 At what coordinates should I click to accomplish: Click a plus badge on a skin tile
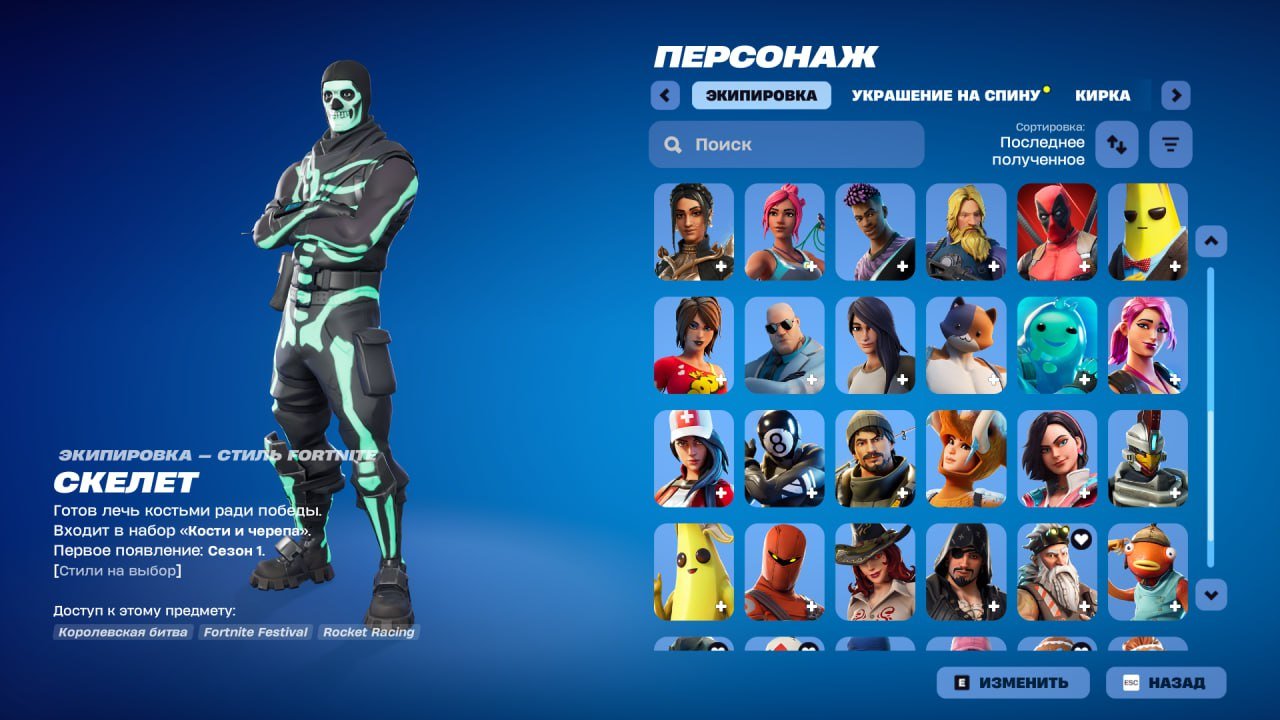click(x=719, y=265)
